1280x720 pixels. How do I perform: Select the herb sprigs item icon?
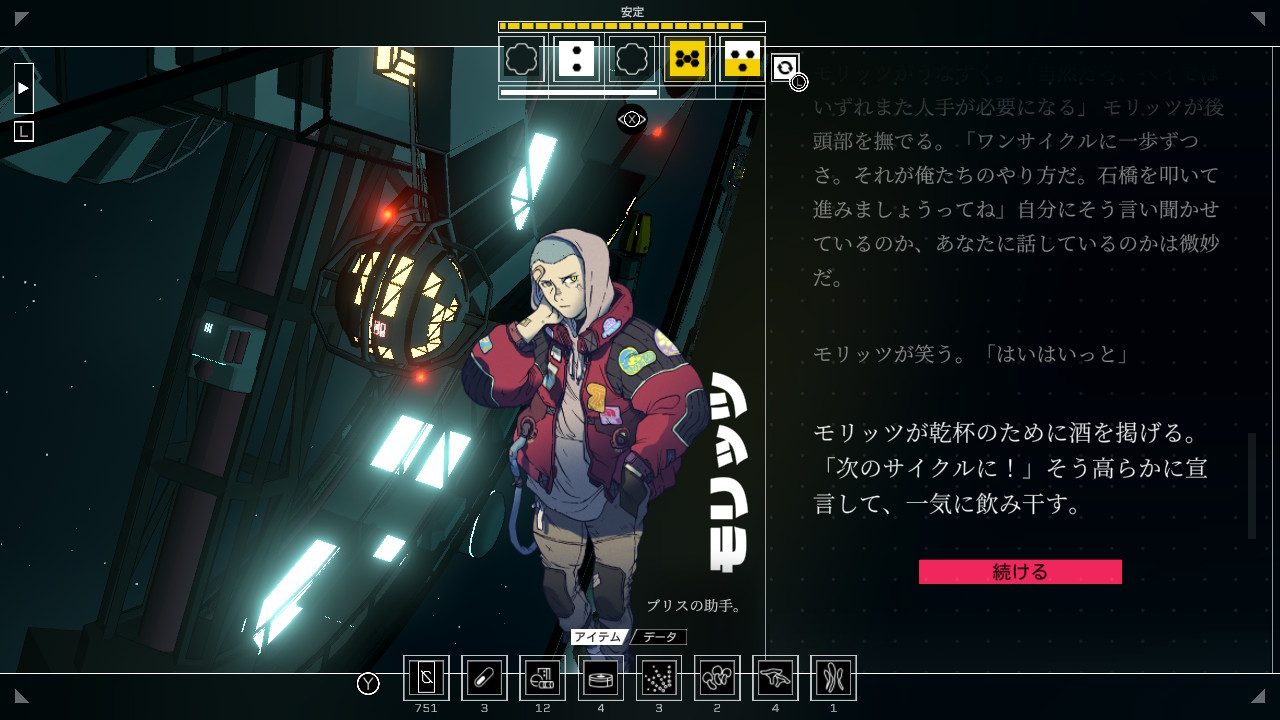(833, 677)
